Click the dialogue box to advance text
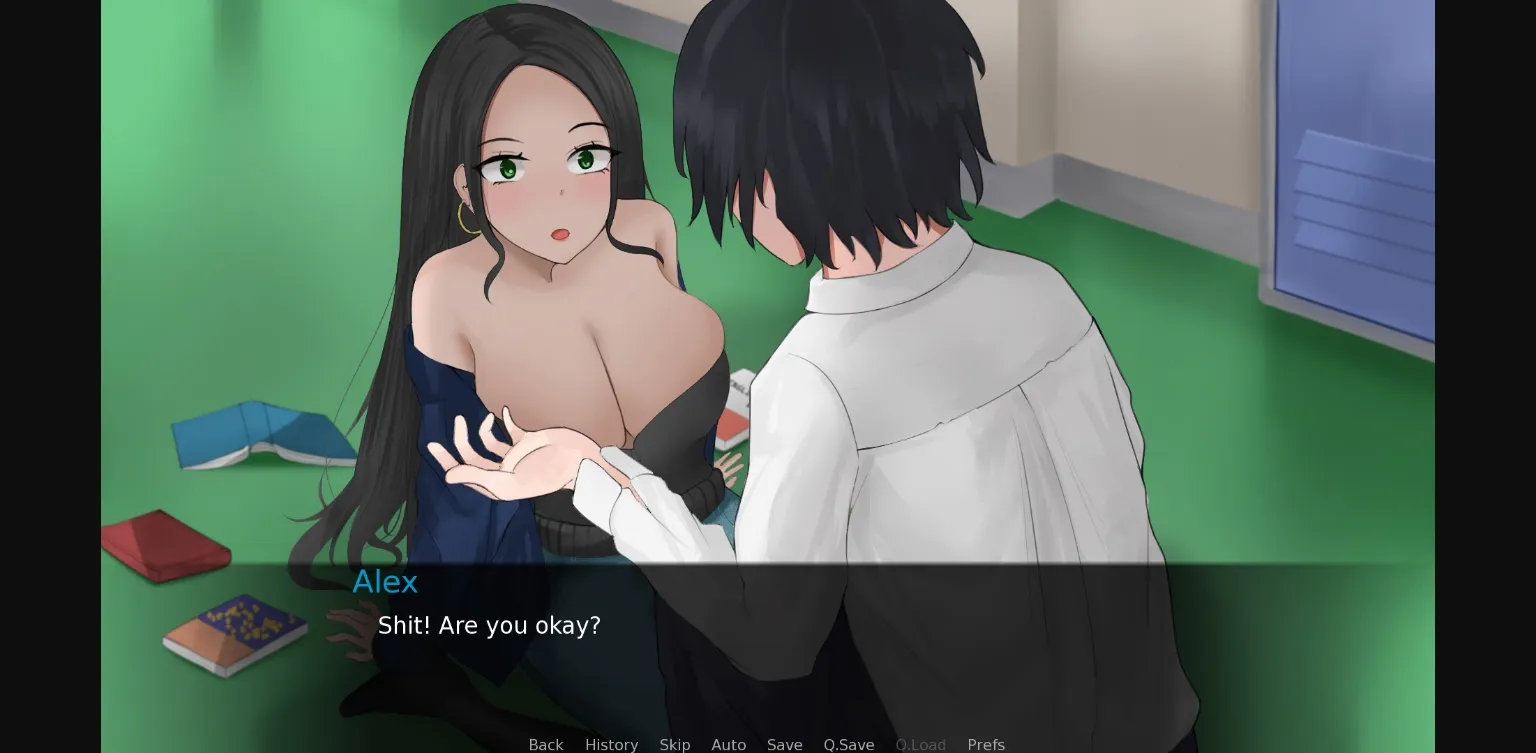The width and height of the screenshot is (1536, 753). 768,640
